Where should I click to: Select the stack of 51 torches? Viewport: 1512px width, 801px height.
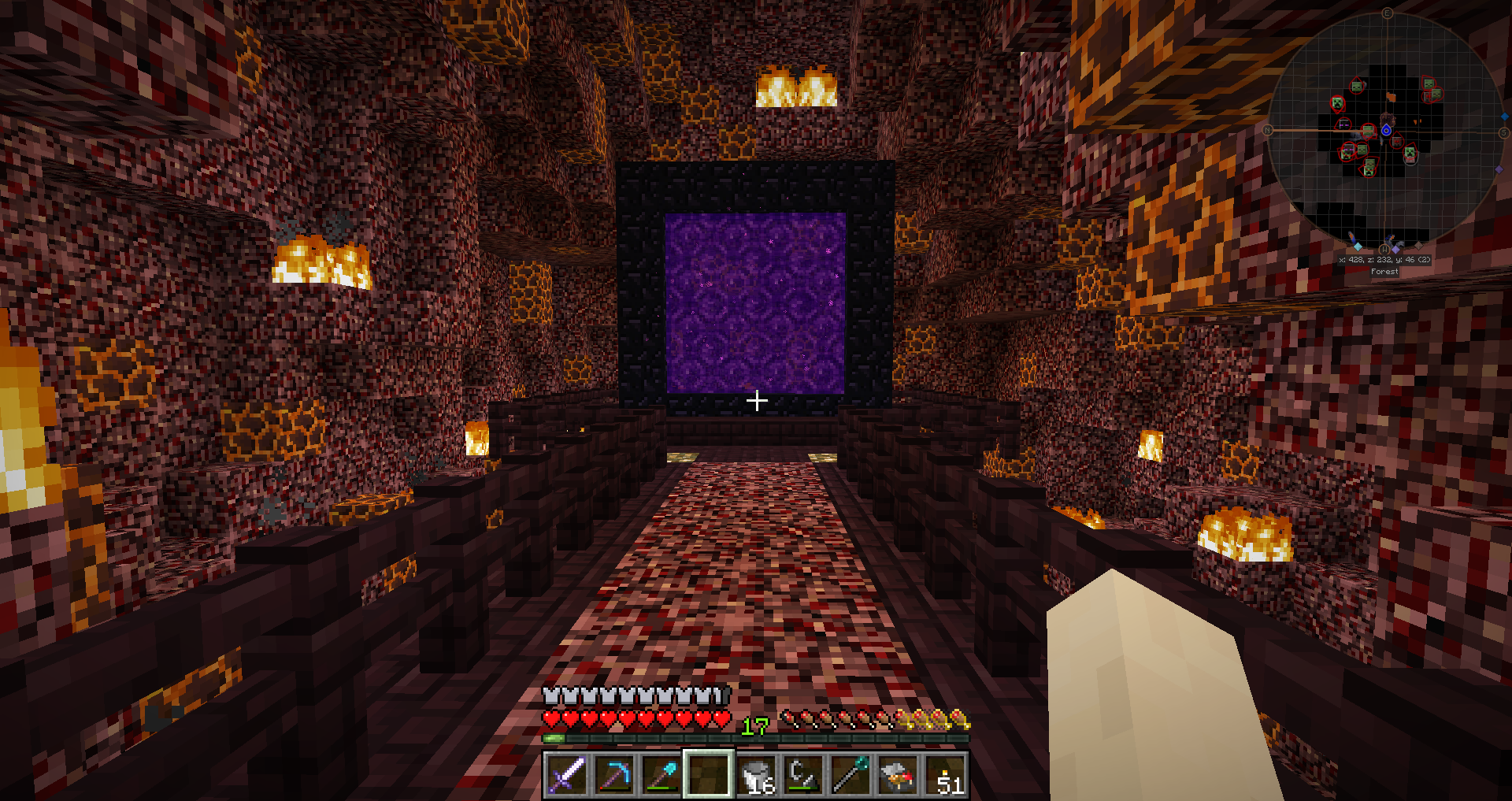946,775
